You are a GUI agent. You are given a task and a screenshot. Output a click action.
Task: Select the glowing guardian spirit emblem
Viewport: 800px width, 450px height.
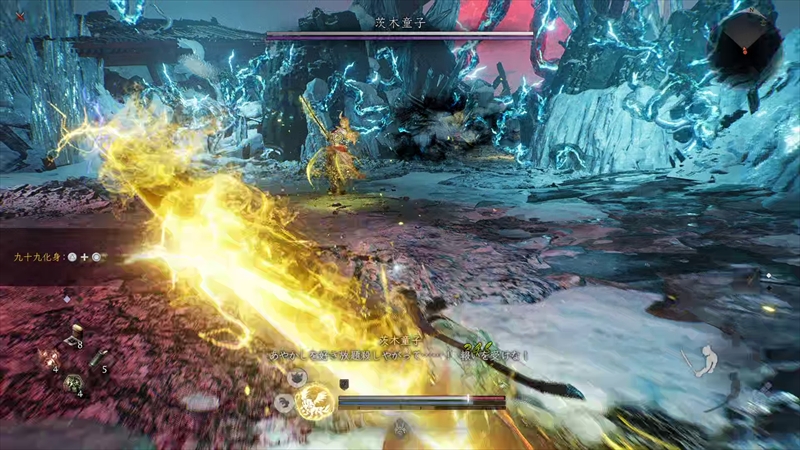click(x=314, y=402)
